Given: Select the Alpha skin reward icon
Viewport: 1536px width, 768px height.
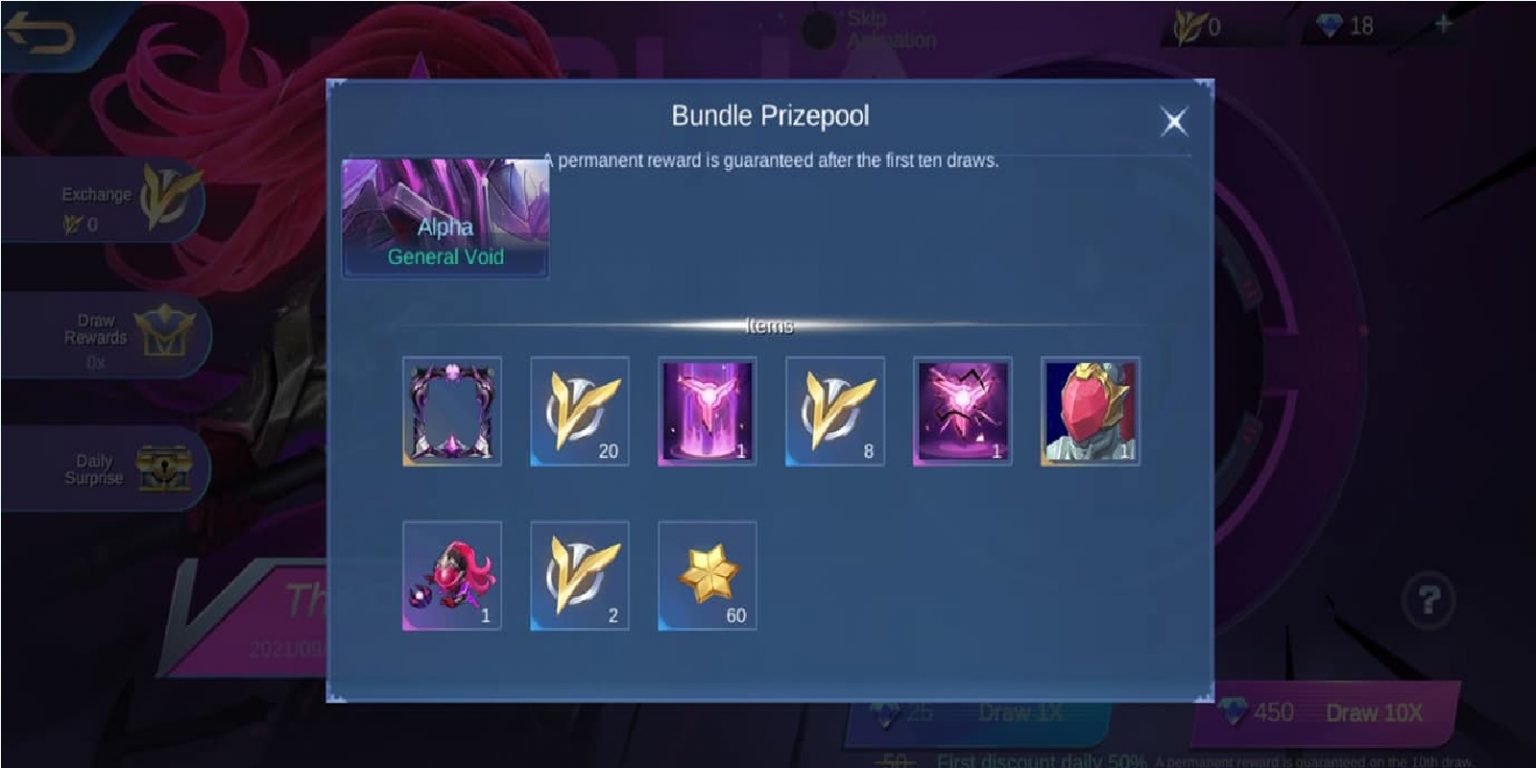Looking at the screenshot, I should (1090, 412).
